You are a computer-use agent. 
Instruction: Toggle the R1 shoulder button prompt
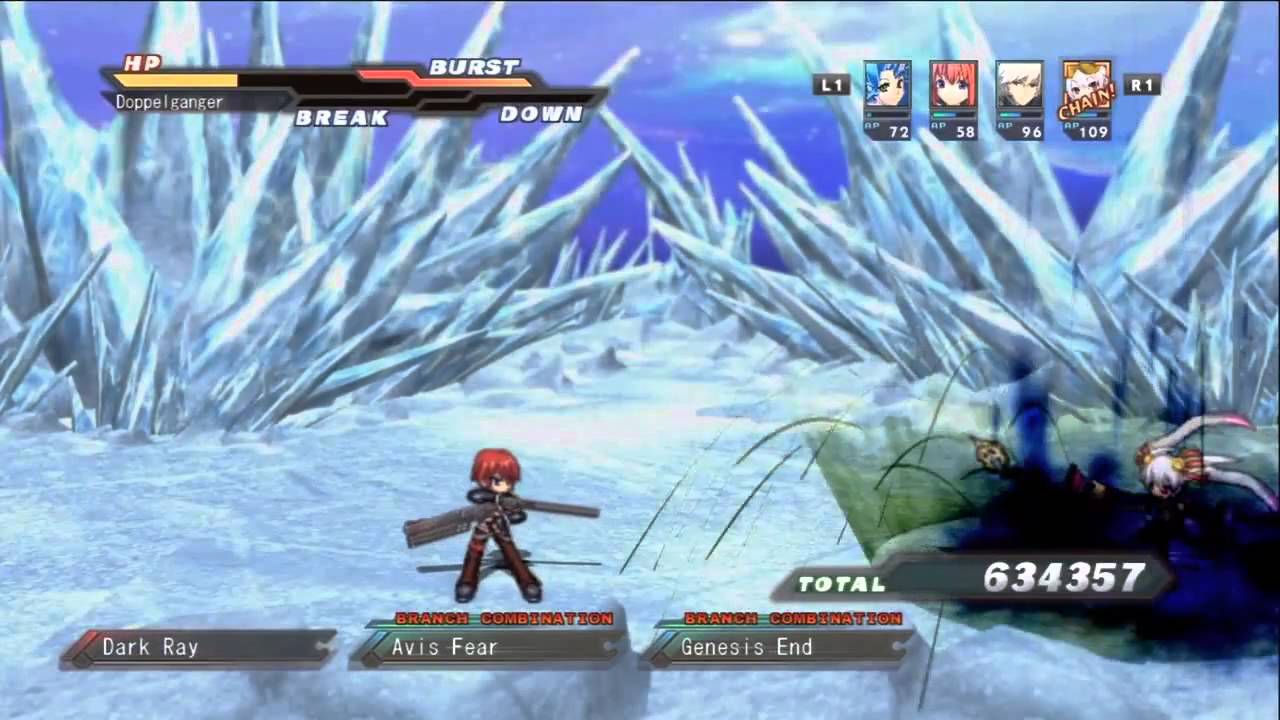(1143, 86)
